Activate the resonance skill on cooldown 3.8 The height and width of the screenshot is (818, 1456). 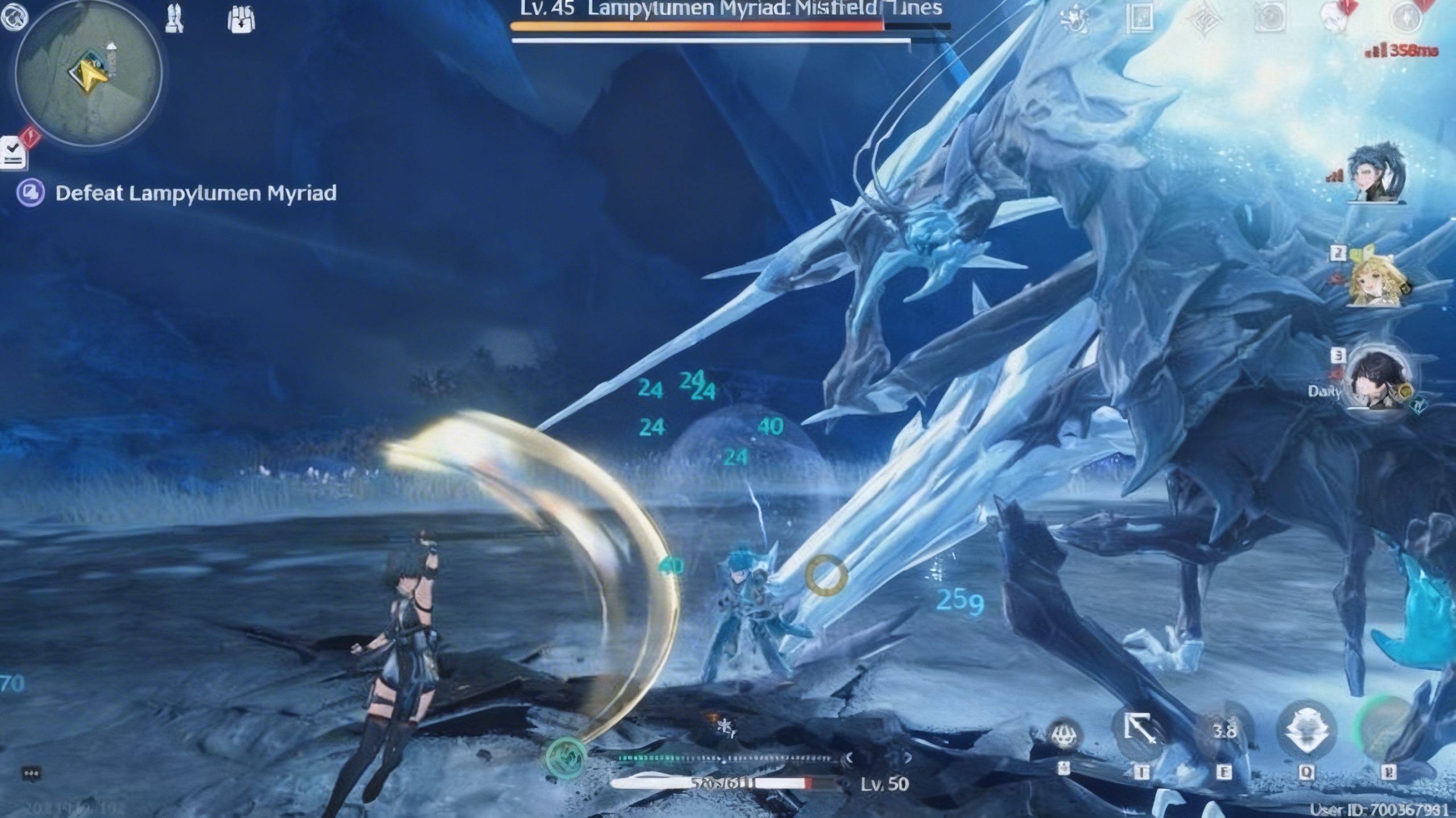pos(1223,732)
